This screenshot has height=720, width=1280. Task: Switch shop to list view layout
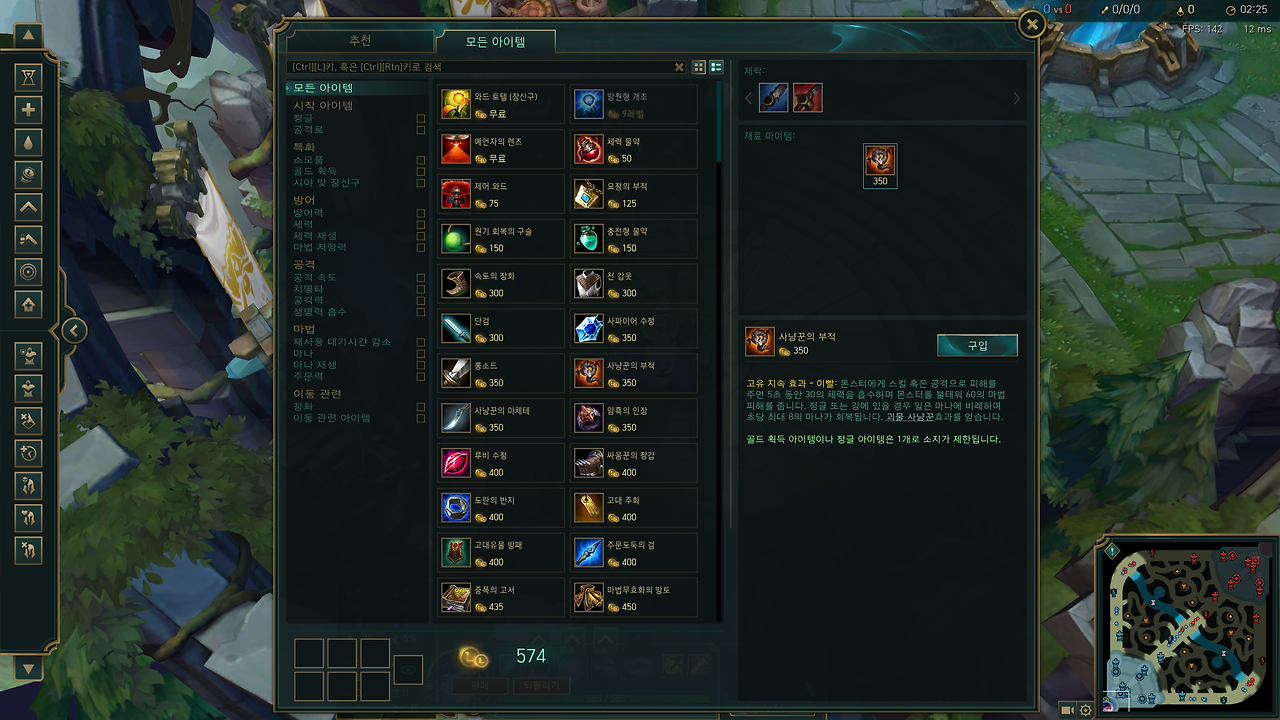click(x=716, y=67)
